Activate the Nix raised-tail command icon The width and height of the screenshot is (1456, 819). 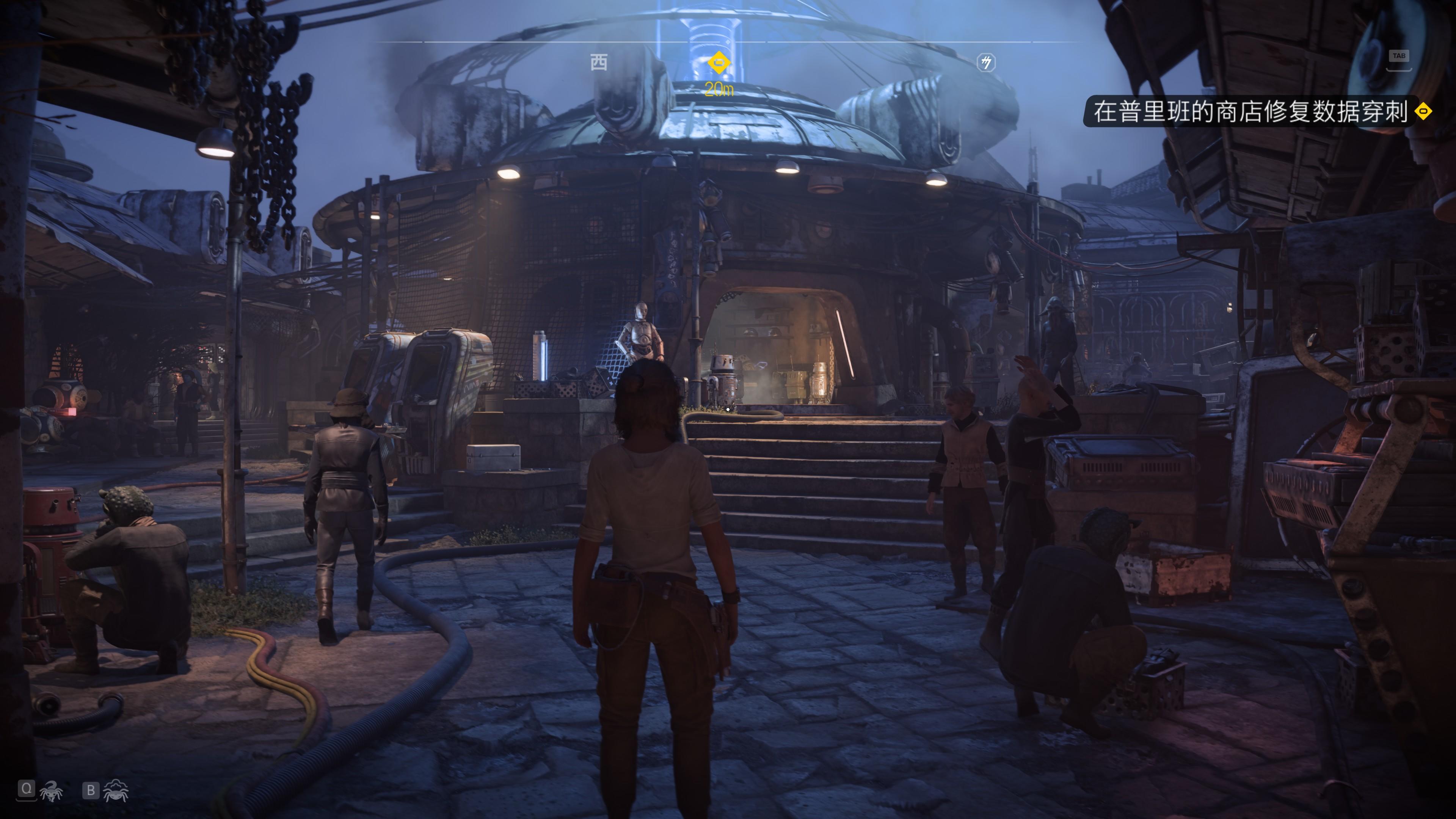pos(52,791)
